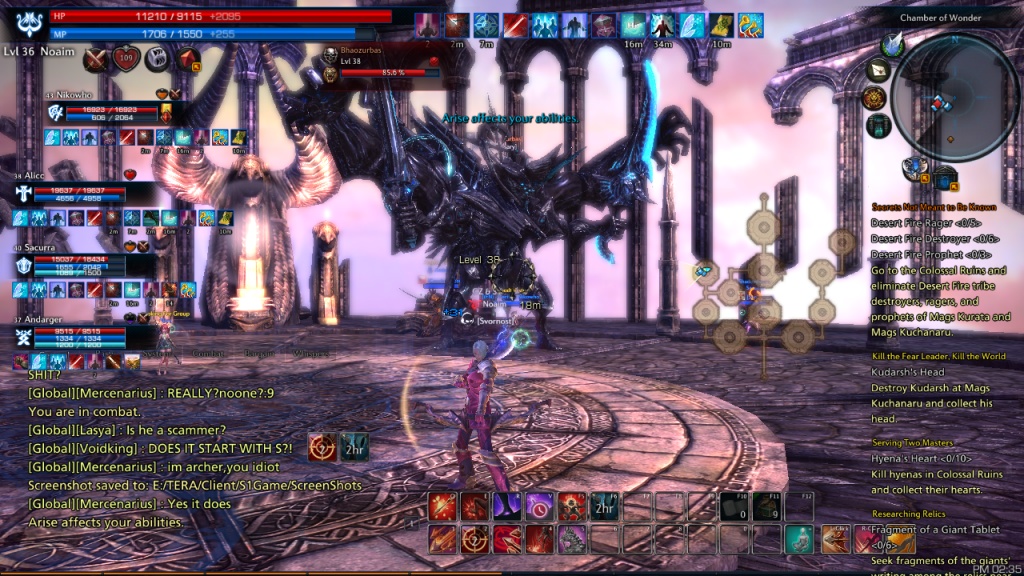
Task: Open the dice icon under the HP bar
Action: click(157, 59)
